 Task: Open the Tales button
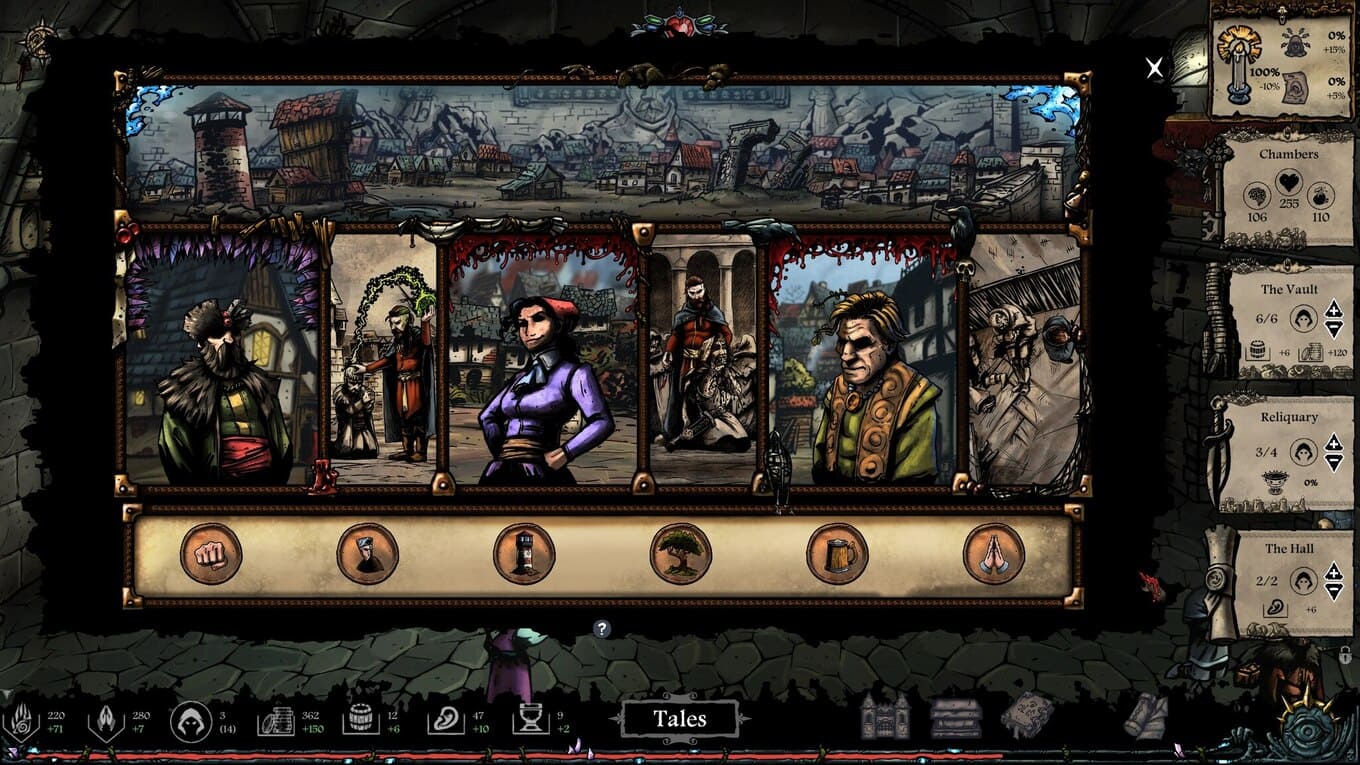pyautogui.click(x=680, y=719)
